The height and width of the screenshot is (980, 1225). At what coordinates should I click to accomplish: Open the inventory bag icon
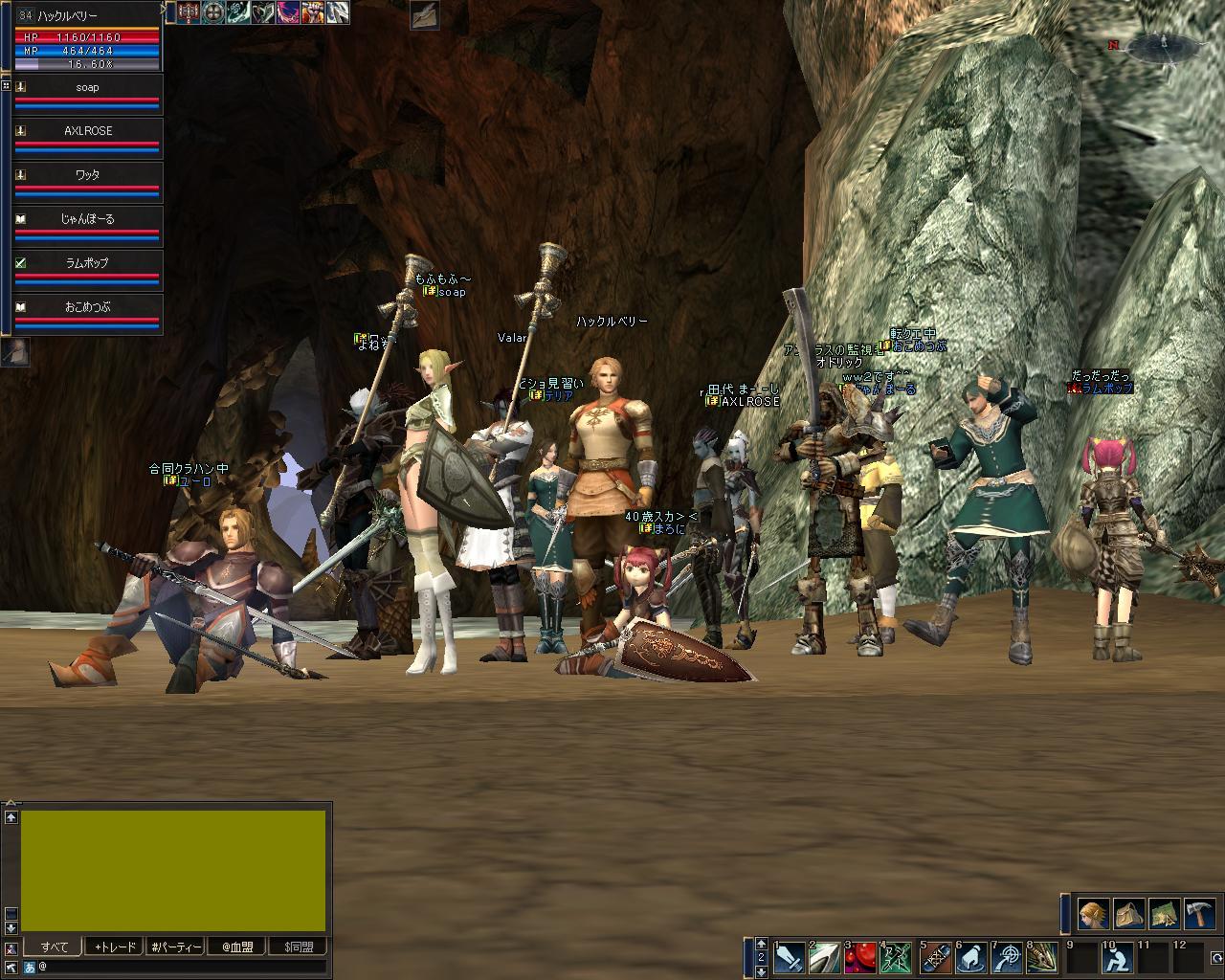1129,914
